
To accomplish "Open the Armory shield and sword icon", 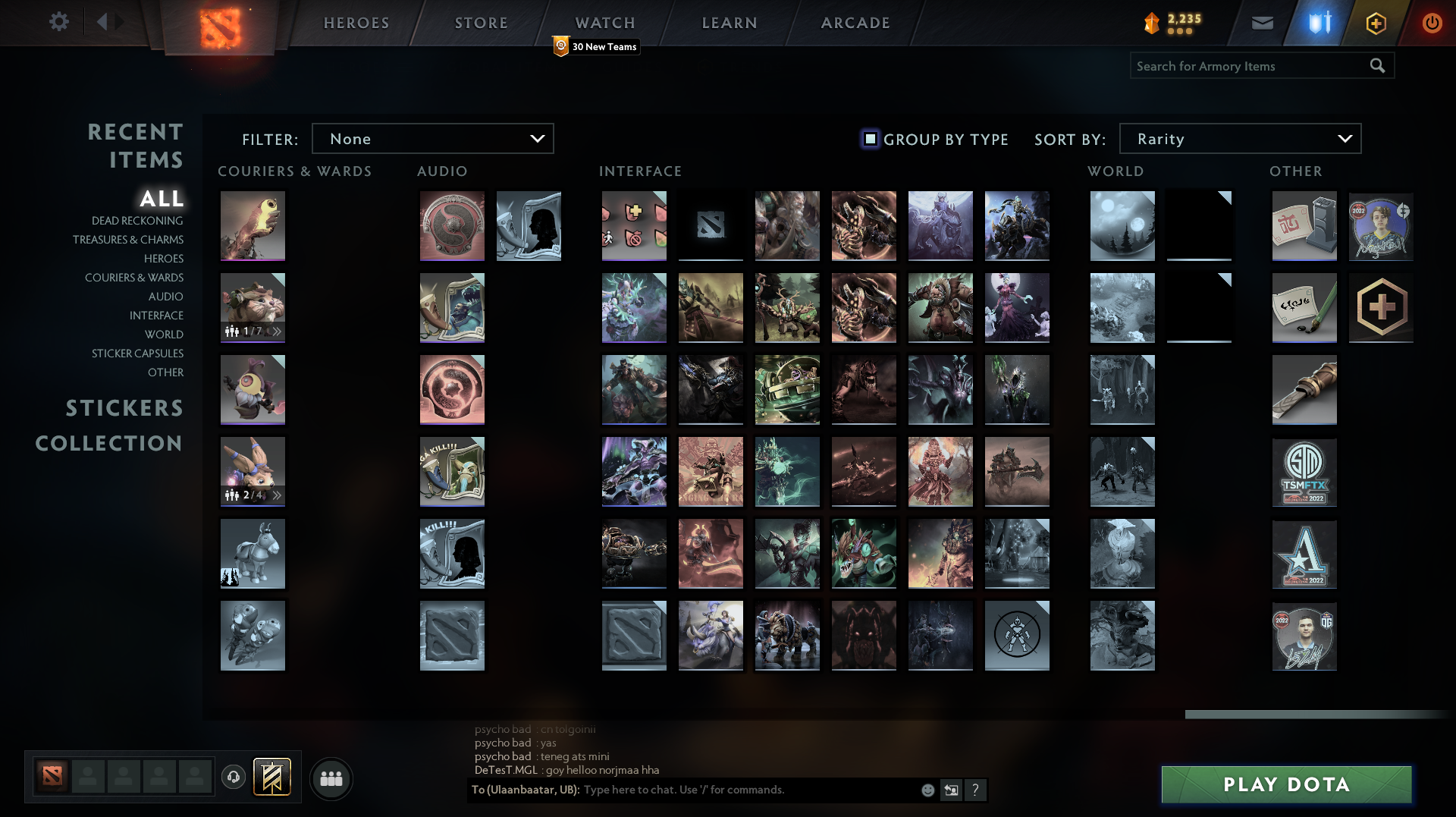I will click(x=1317, y=22).
